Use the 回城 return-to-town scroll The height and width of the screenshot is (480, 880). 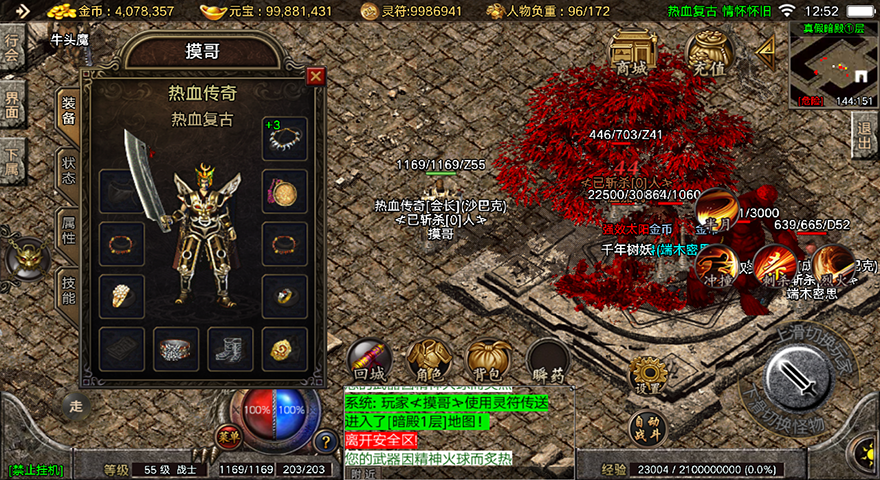pos(368,362)
